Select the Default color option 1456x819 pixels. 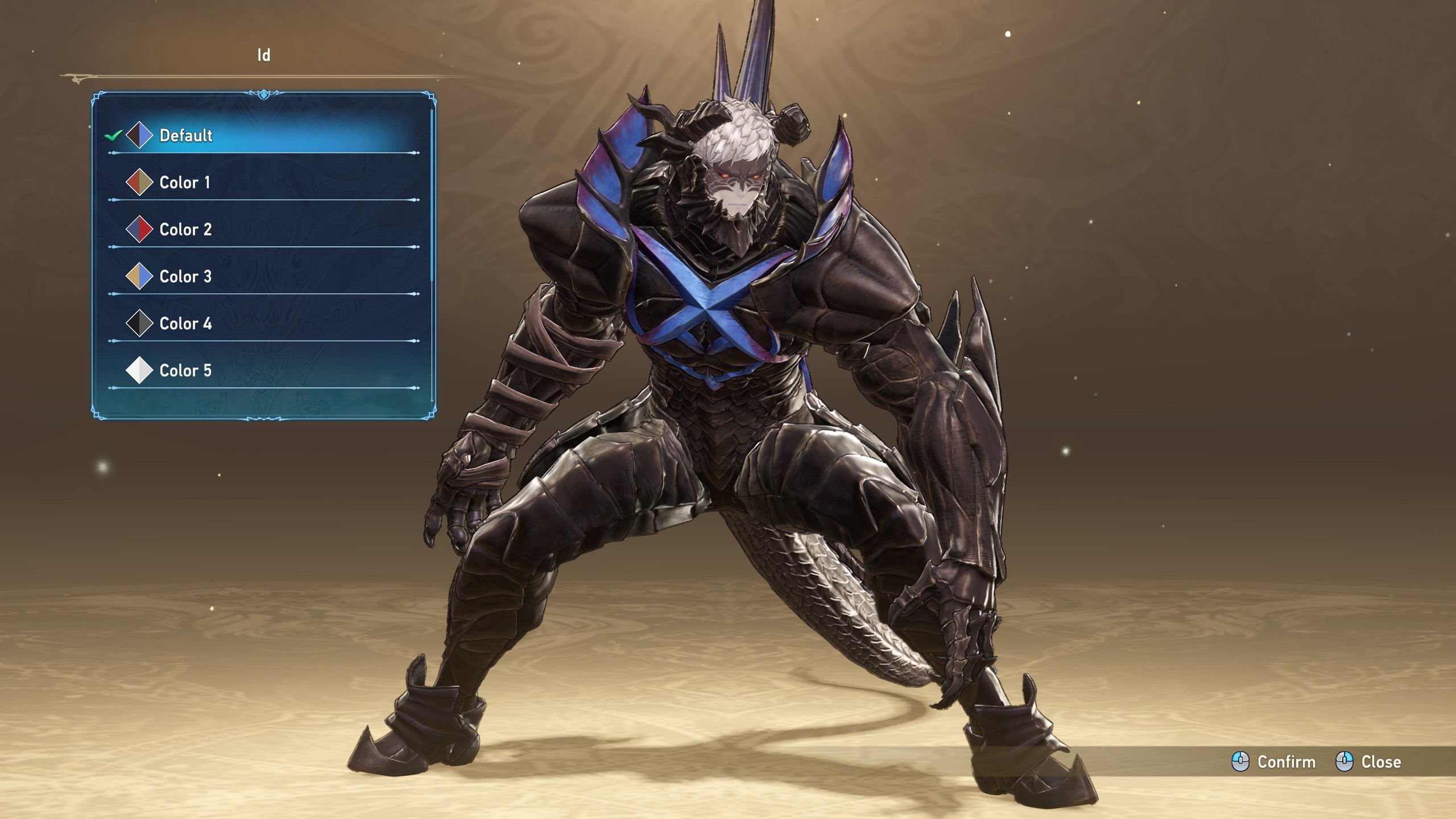pyautogui.click(x=185, y=135)
